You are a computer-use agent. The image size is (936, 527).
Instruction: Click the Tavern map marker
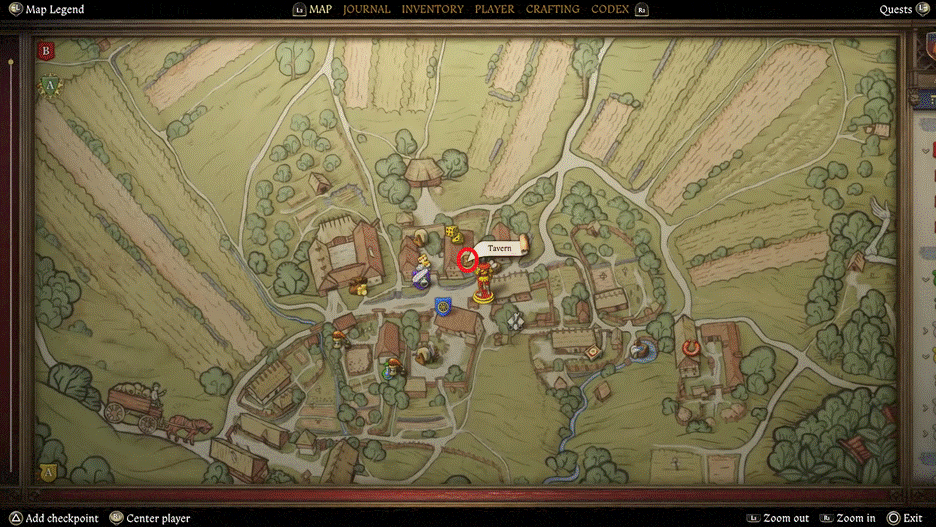point(468,260)
